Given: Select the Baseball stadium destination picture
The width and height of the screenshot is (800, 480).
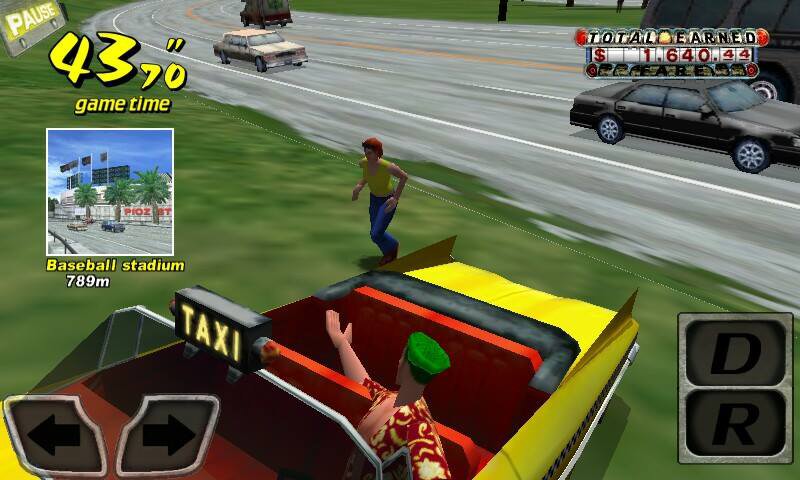Looking at the screenshot, I should (x=109, y=190).
